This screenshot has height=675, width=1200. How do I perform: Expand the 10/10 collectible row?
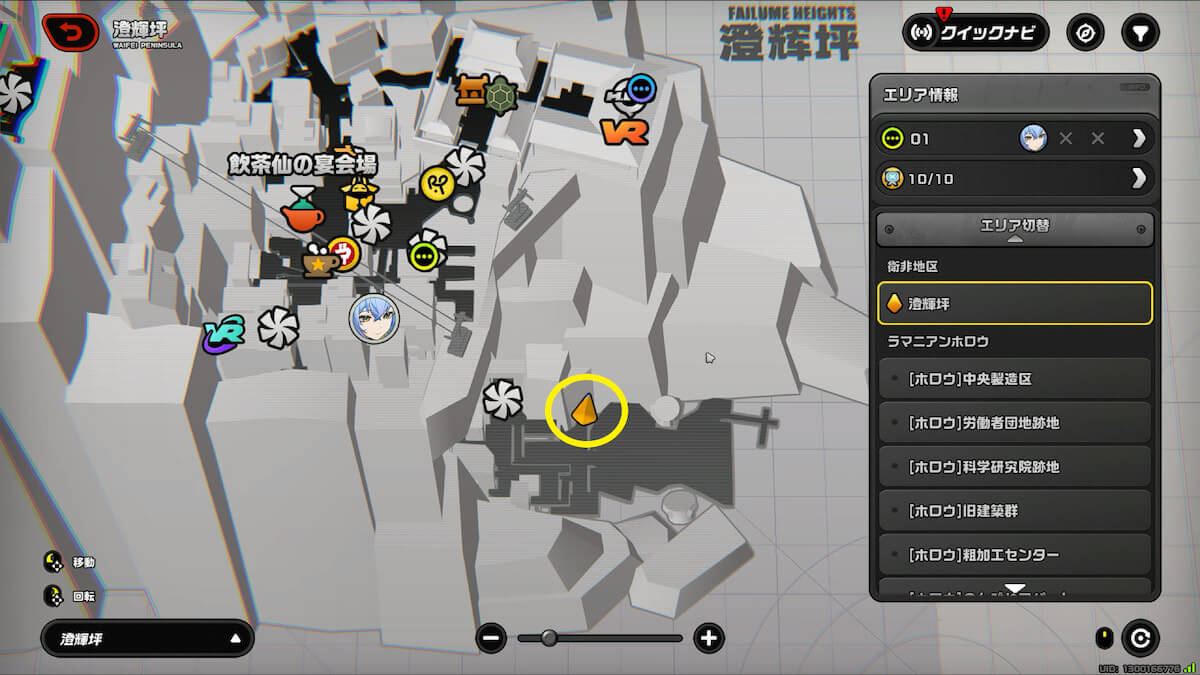coord(1138,178)
